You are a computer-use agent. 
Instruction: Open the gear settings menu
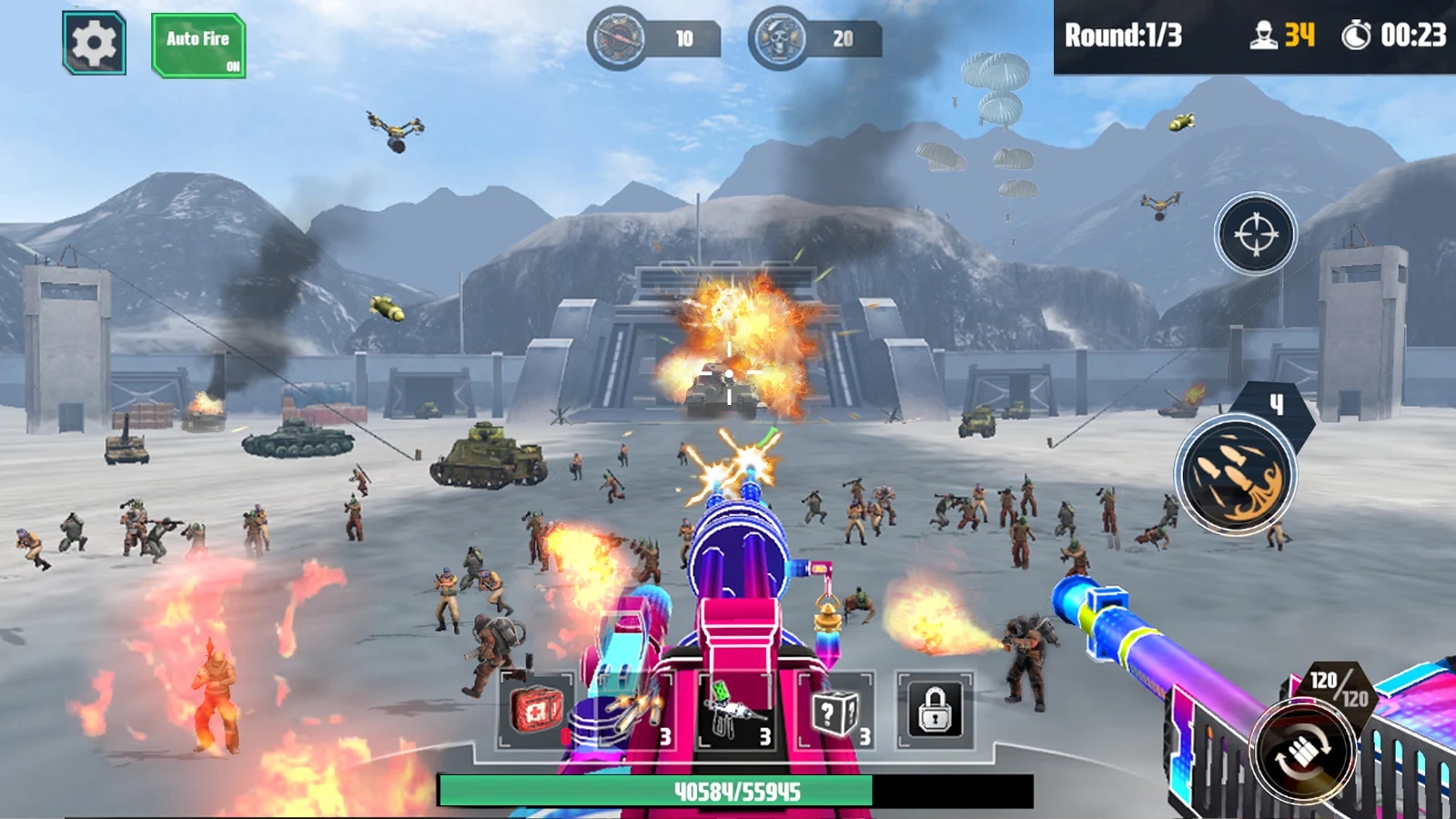click(x=94, y=43)
